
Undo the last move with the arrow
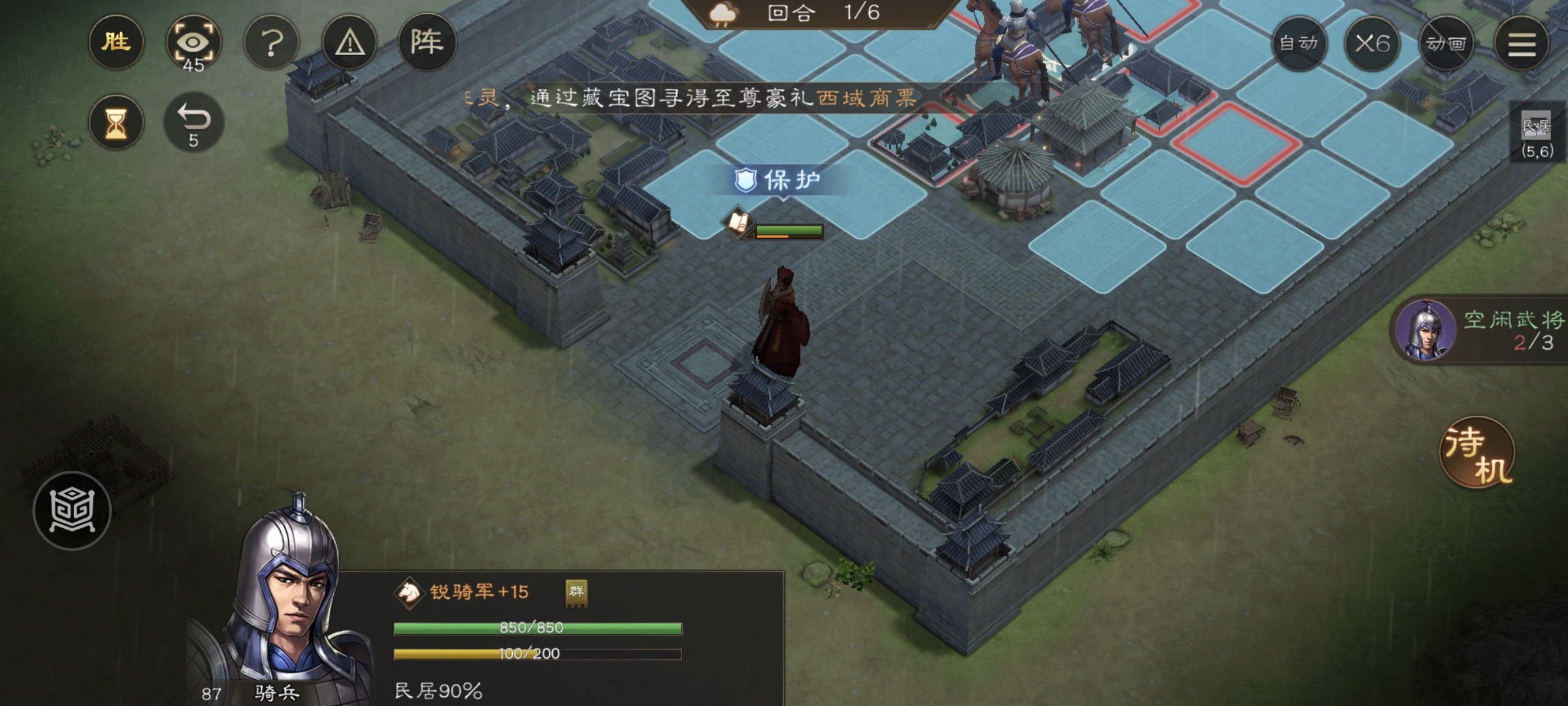pyautogui.click(x=193, y=123)
